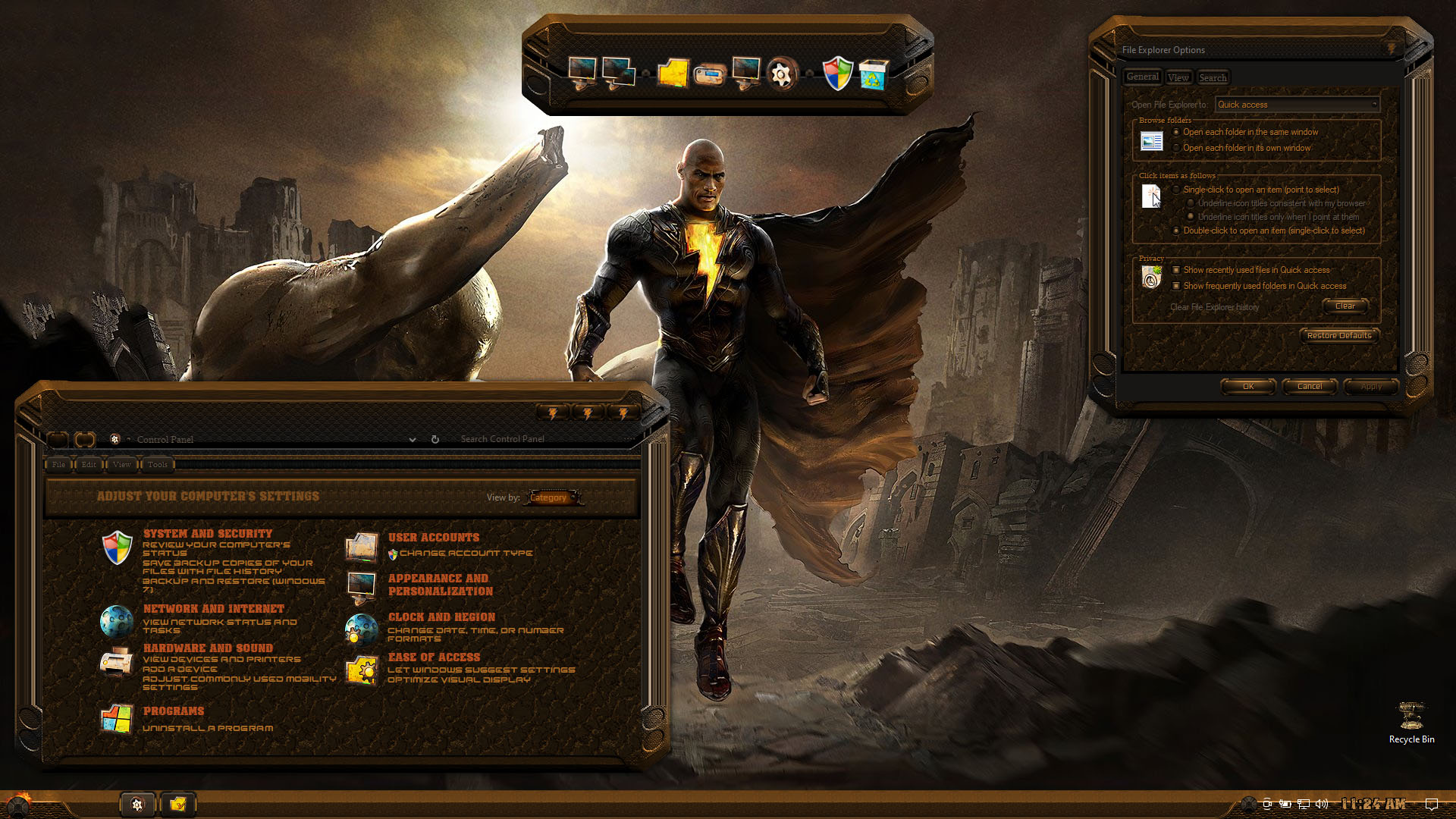Open the Tools menu in Control Panel
Image resolution: width=1456 pixels, height=819 pixels.
point(158,465)
